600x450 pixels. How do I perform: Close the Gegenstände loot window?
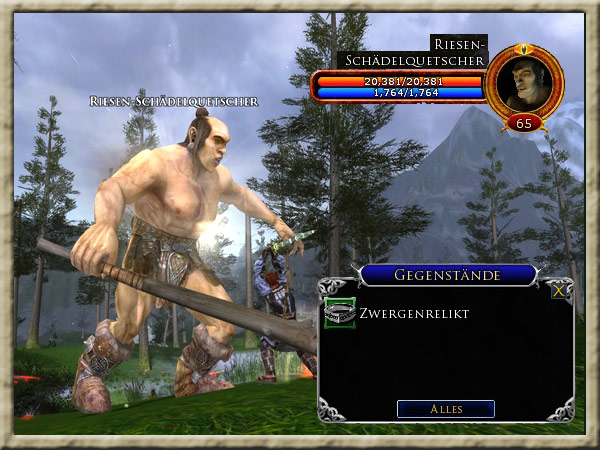[558, 291]
